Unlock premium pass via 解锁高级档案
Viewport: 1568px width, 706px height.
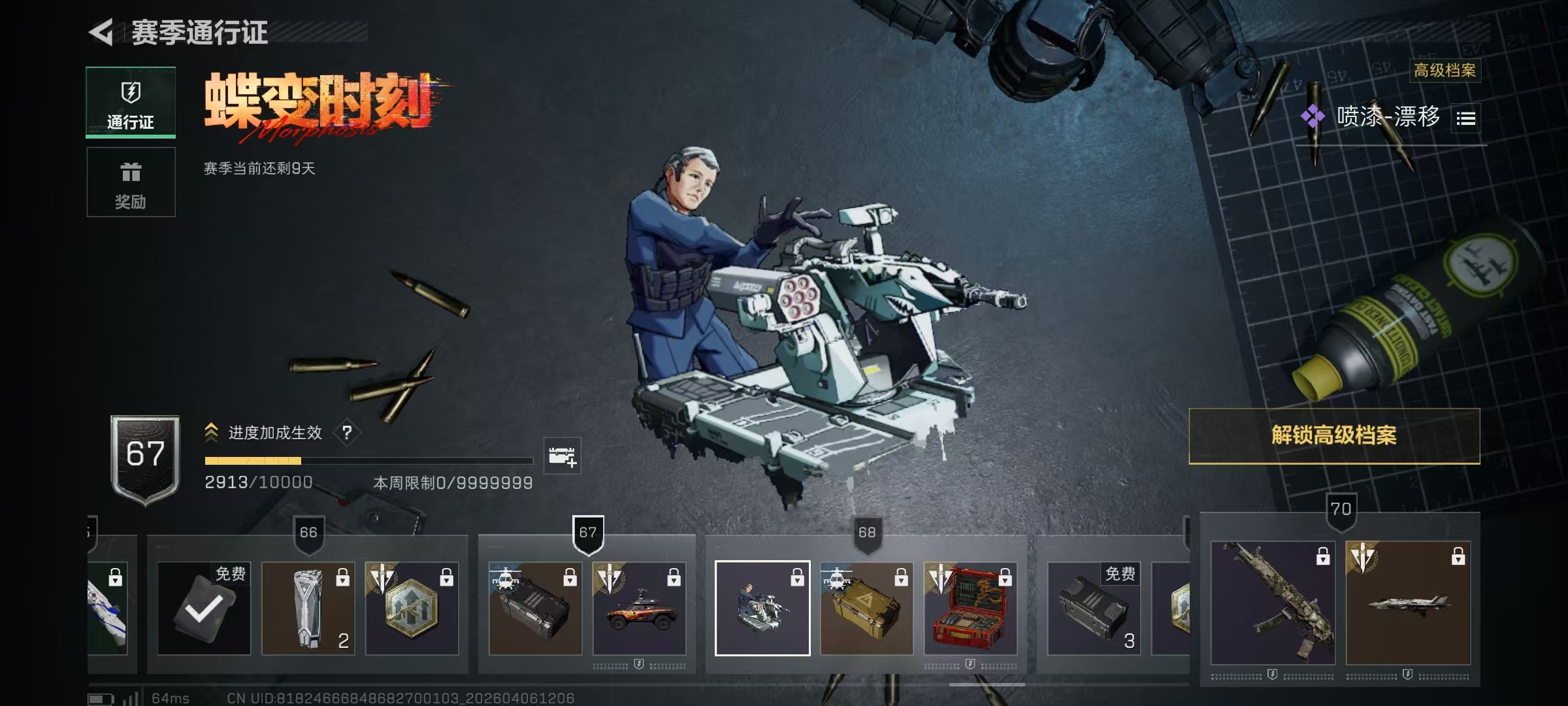1333,436
